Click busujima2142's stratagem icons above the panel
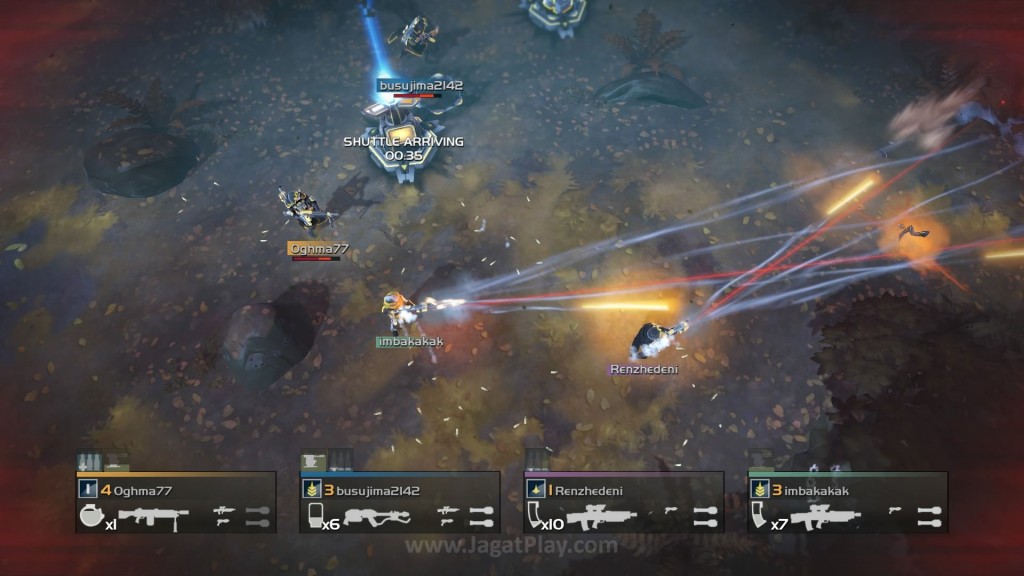1024x576 pixels. coord(326,461)
